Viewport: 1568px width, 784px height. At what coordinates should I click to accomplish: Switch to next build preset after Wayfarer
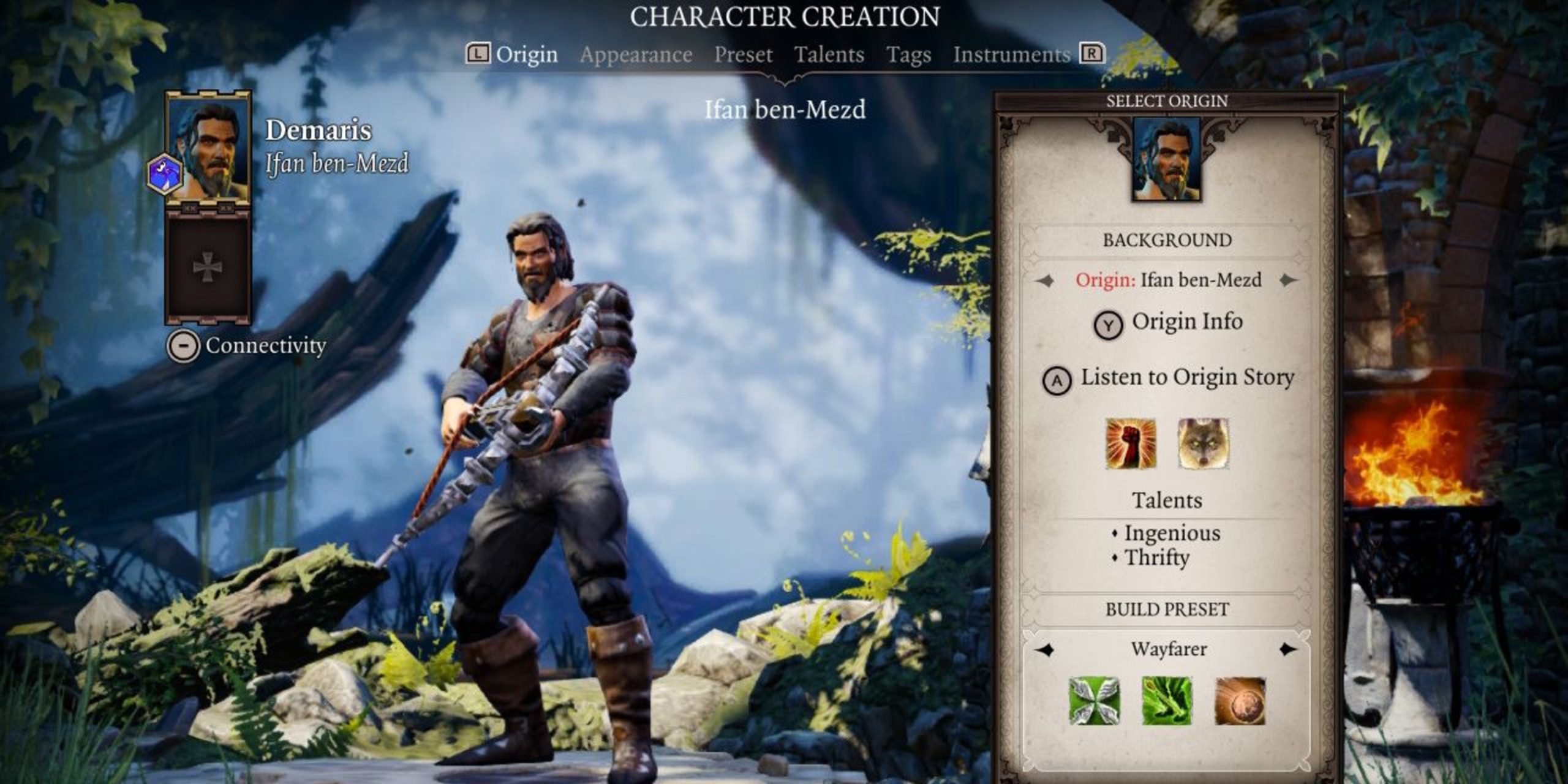[x=1289, y=649]
